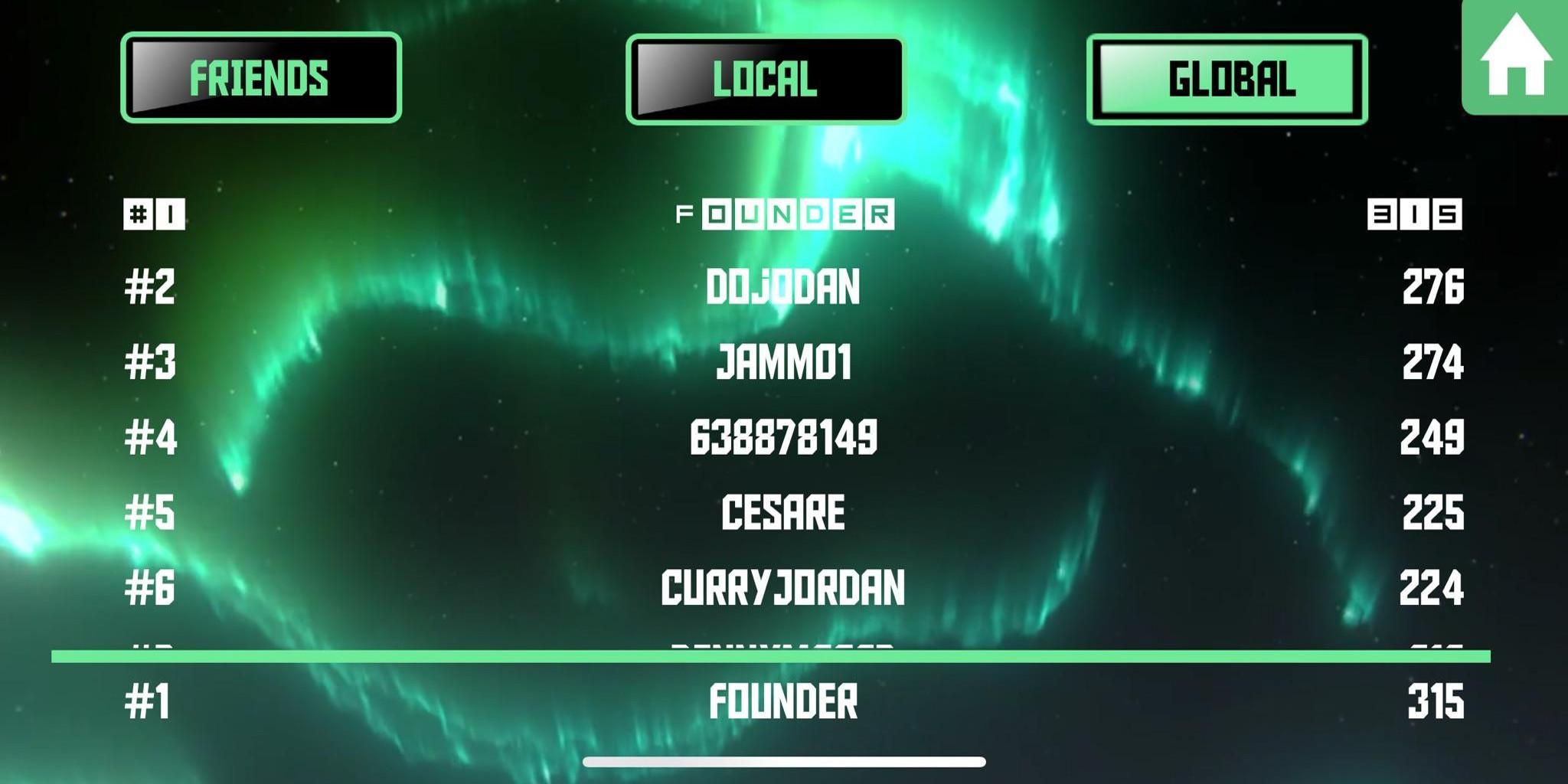Select the CESARE leaderboard row
The height and width of the screenshot is (784, 1568).
(x=782, y=512)
